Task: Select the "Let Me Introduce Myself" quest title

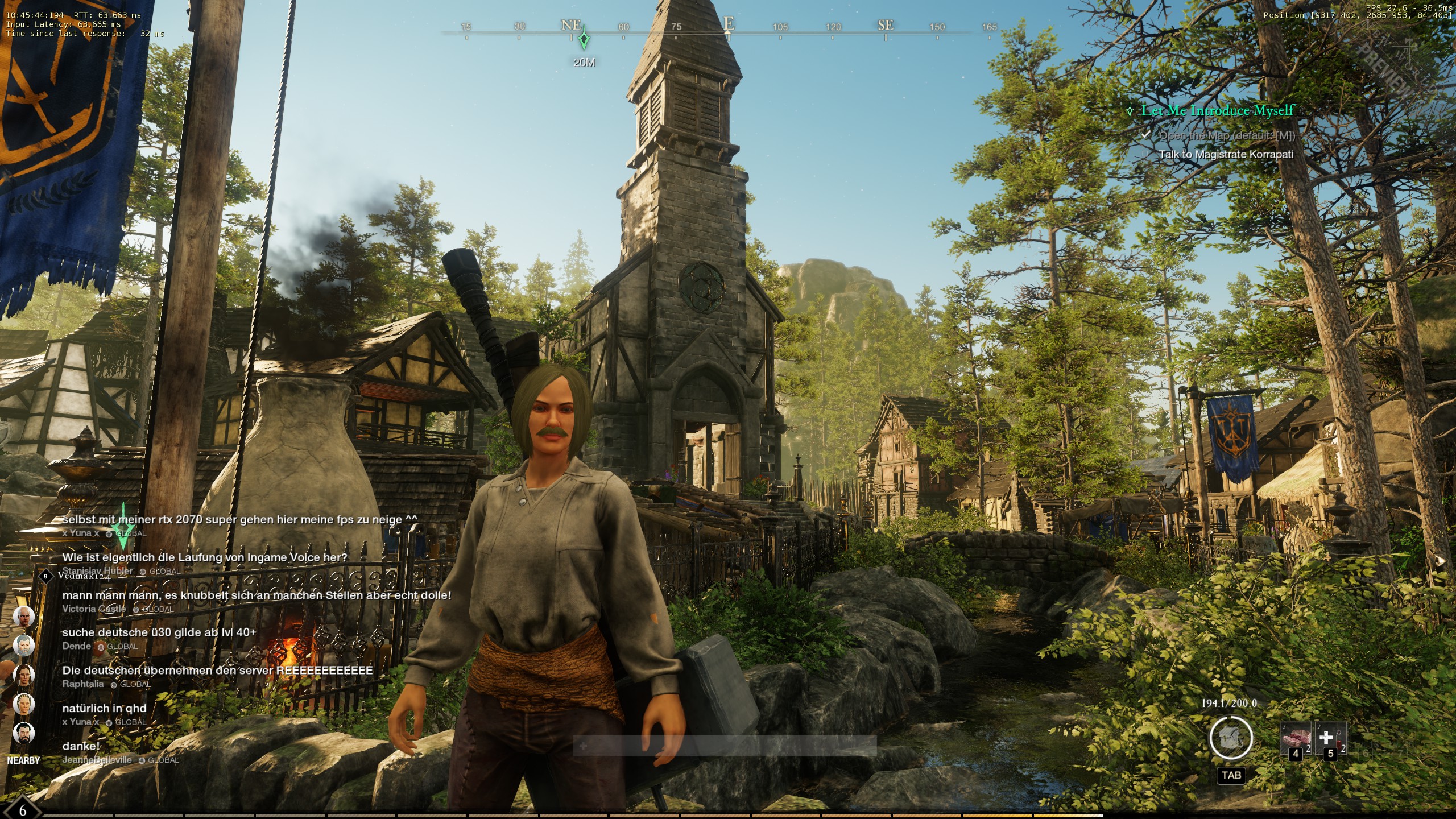Action: pos(1217,110)
